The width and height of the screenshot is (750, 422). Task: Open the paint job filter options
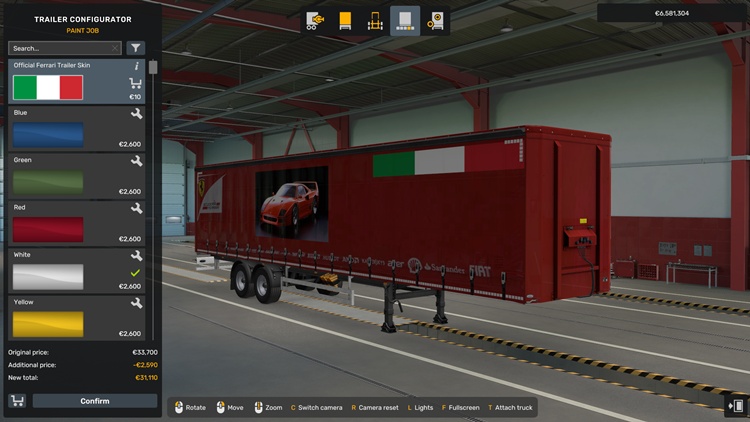point(136,48)
